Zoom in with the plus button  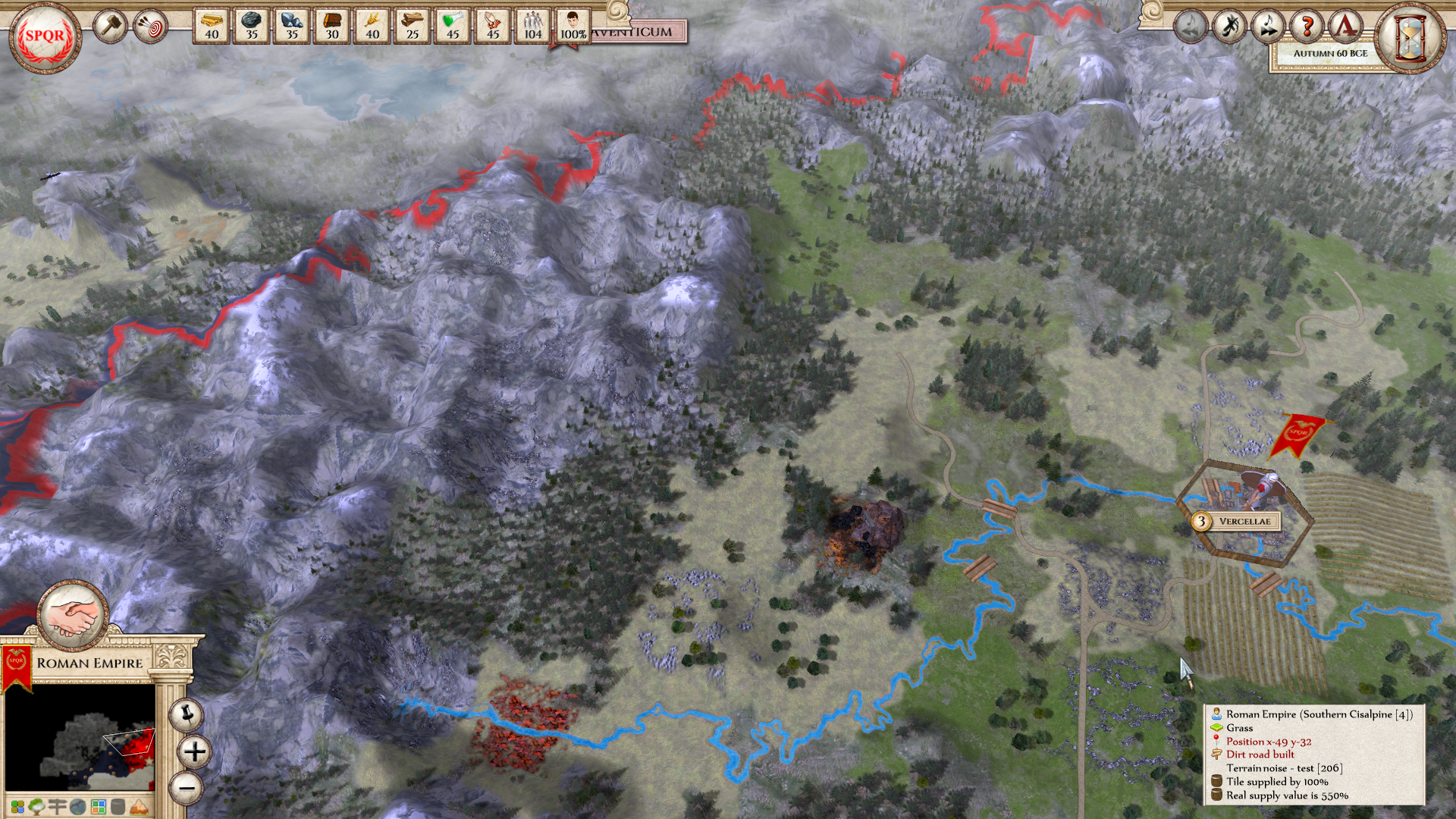[194, 752]
